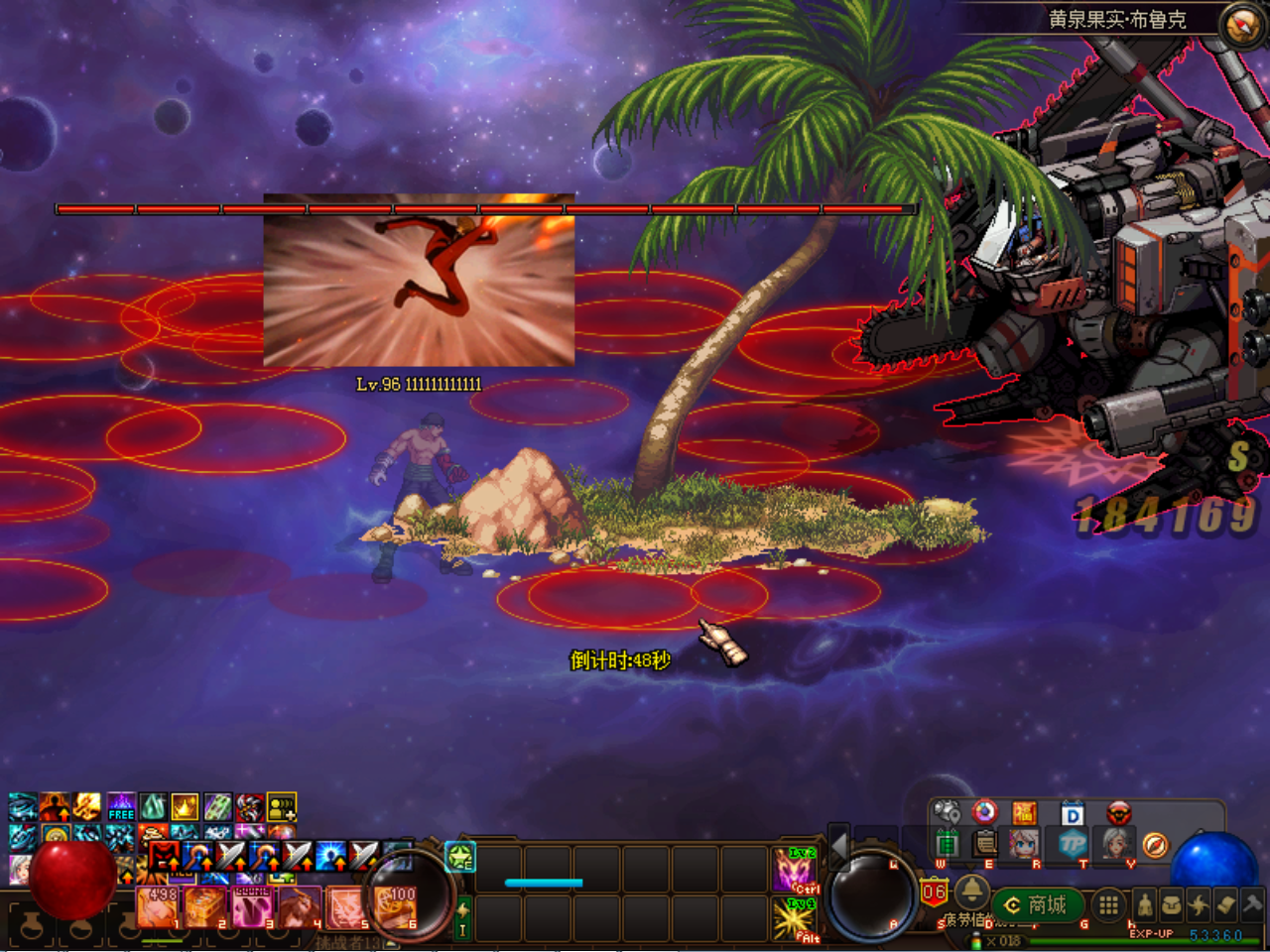Open the inventory bag icon

point(1172,904)
